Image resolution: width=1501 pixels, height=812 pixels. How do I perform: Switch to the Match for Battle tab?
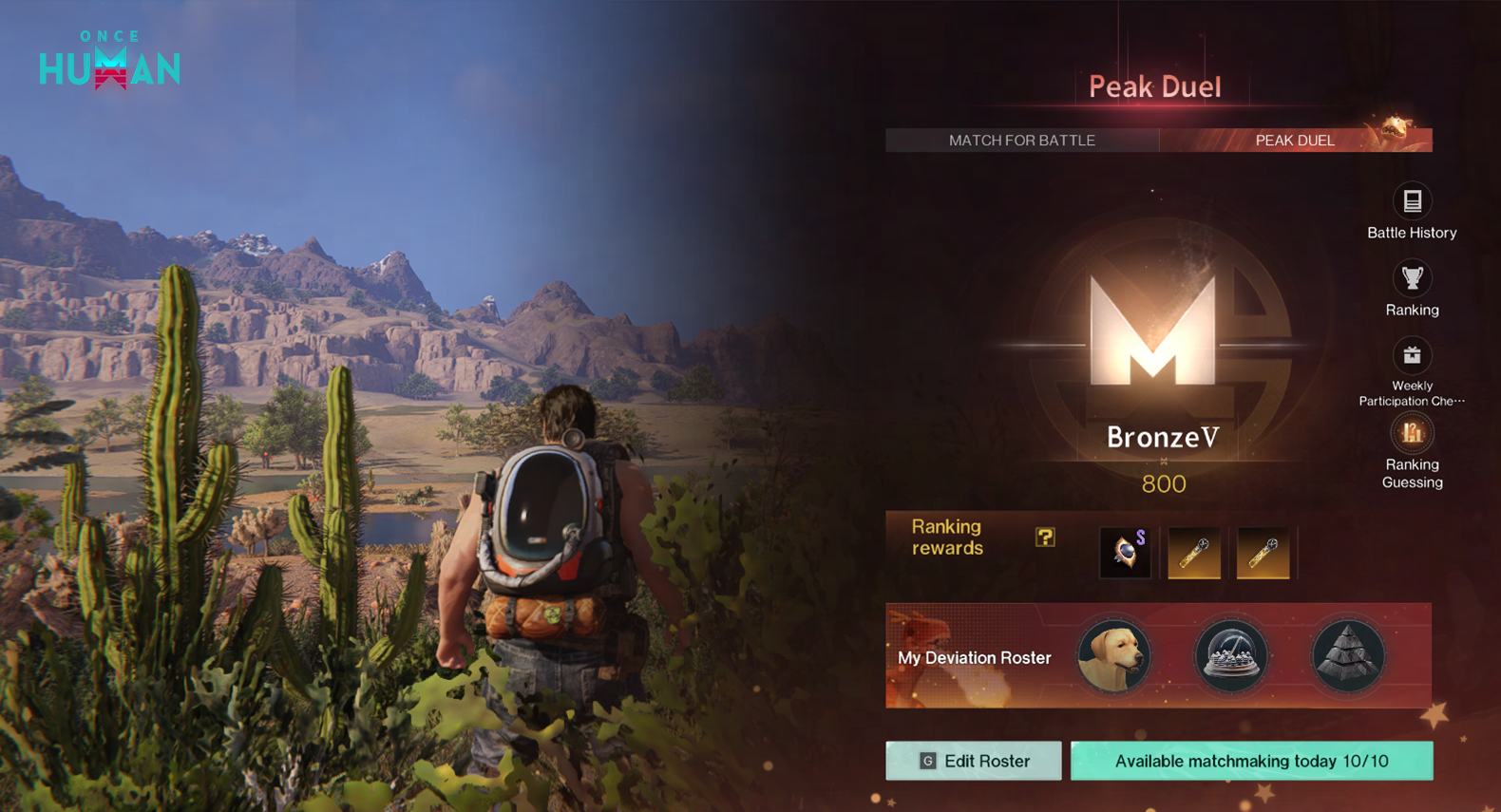pyautogui.click(x=1021, y=141)
